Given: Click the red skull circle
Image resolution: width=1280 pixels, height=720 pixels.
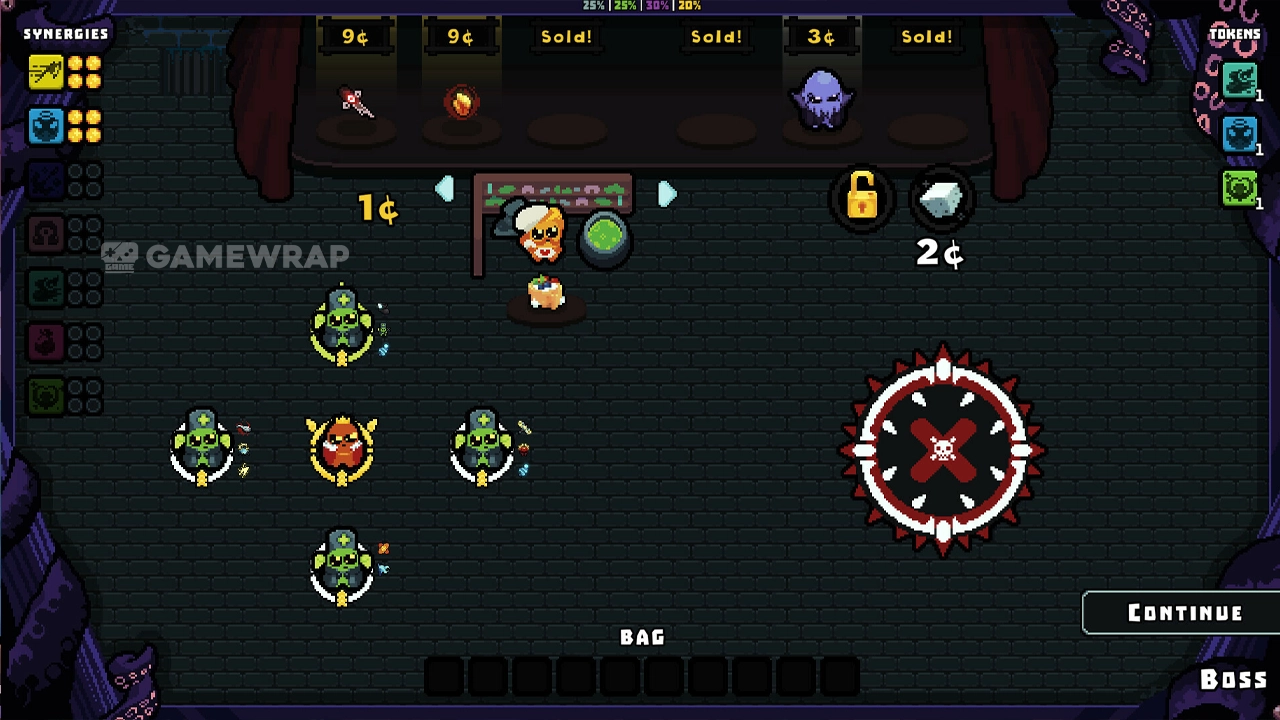Looking at the screenshot, I should pyautogui.click(x=943, y=449).
